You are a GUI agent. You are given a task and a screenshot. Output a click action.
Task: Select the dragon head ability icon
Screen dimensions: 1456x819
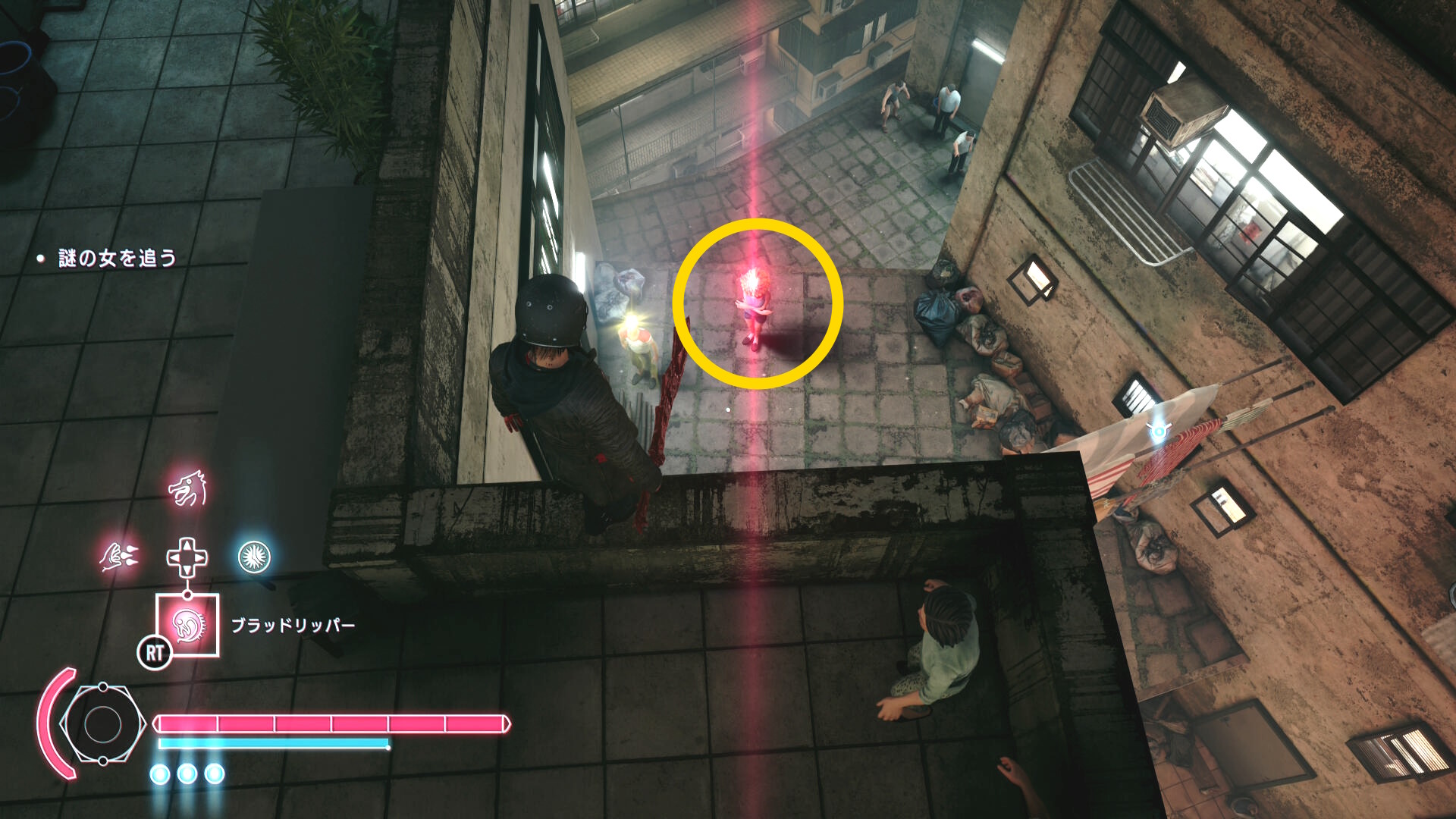[187, 489]
